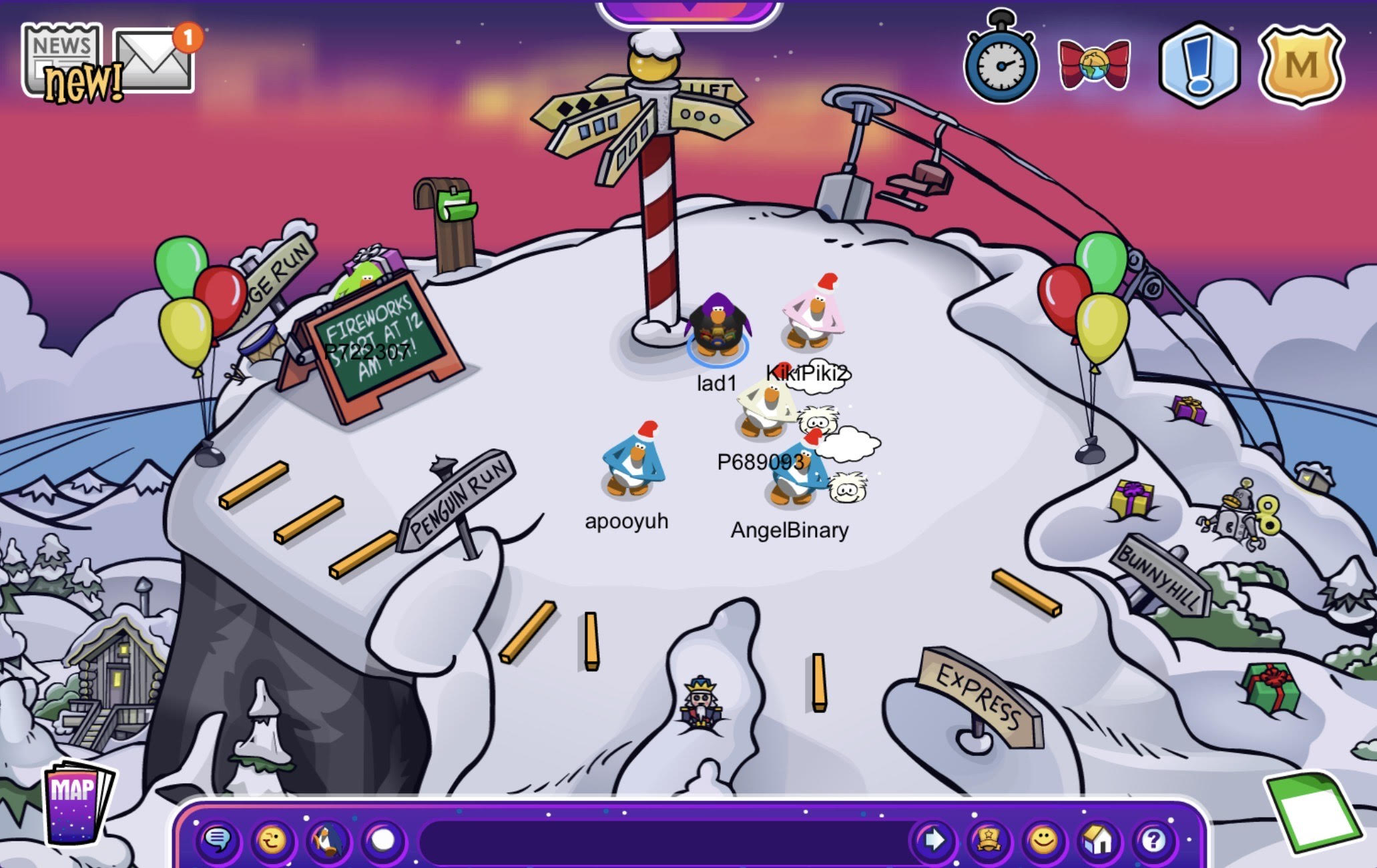Open the red bow with globe icon
The image size is (1377, 868).
[x=1094, y=65]
